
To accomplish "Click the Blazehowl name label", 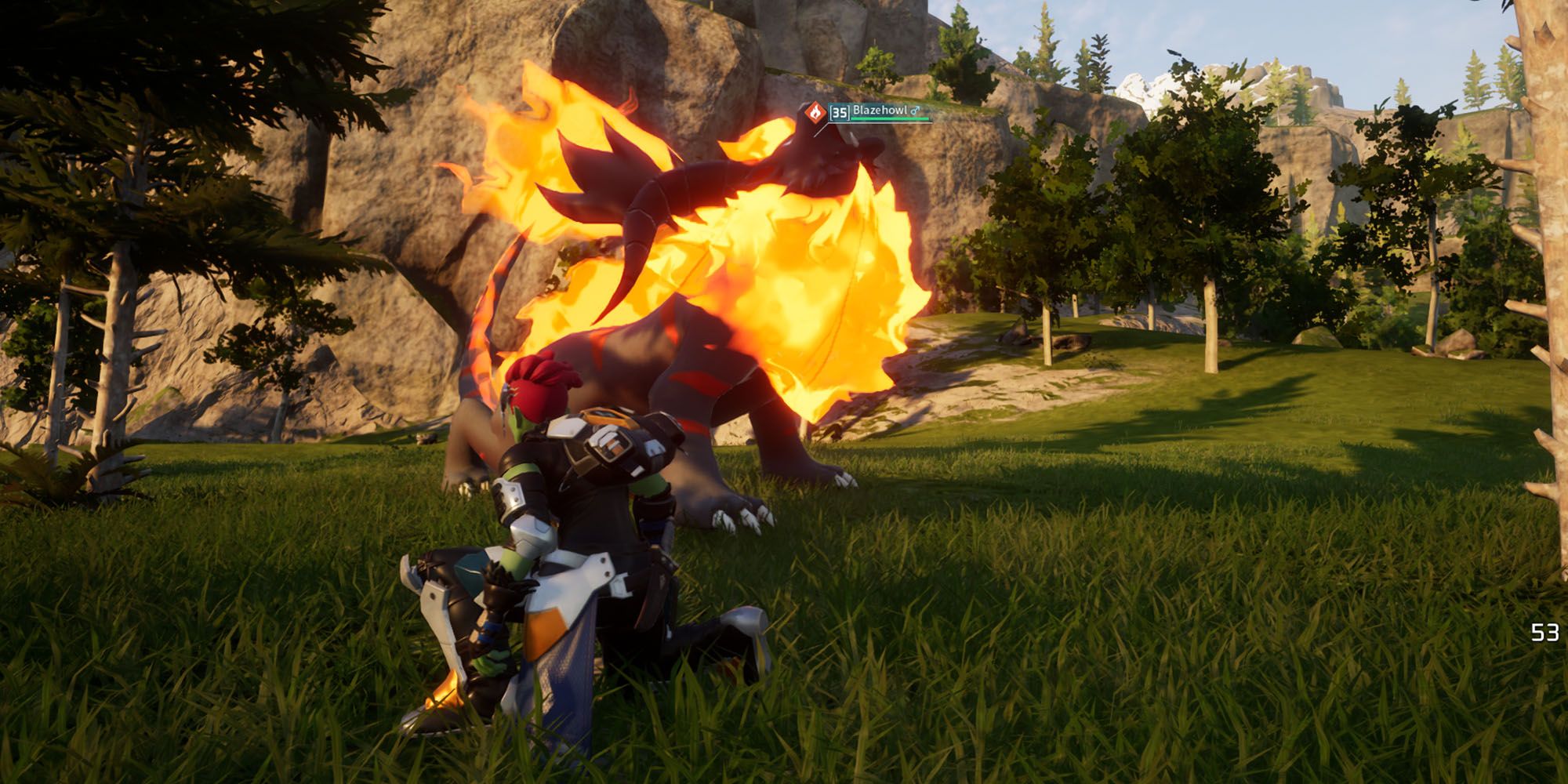I will coord(880,111).
